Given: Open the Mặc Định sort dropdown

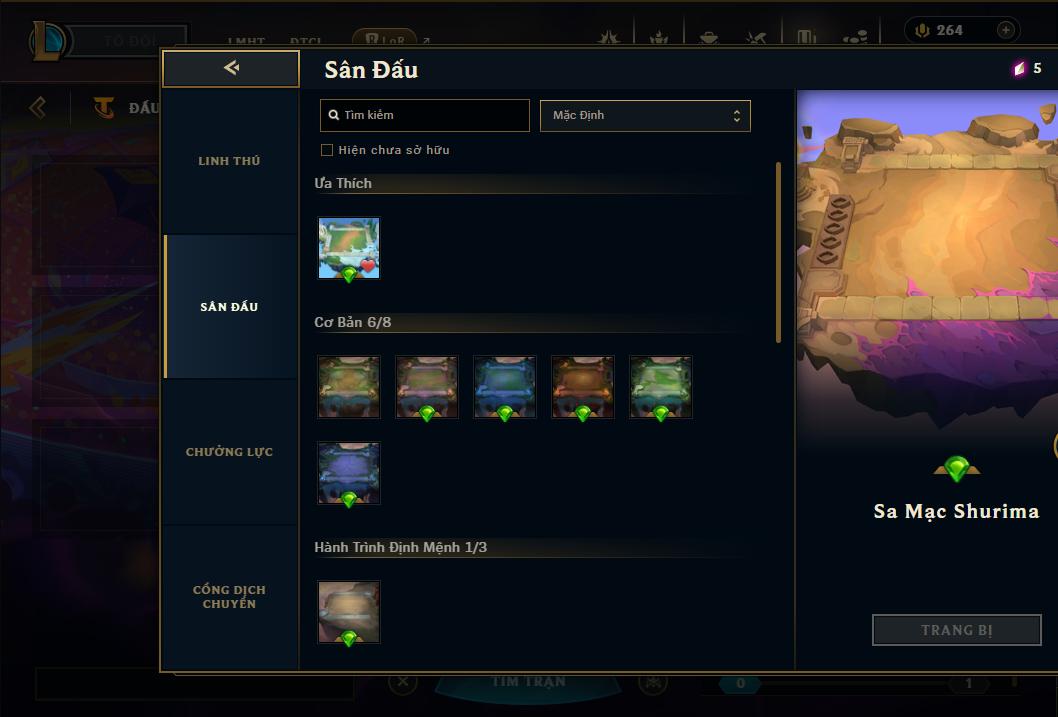Looking at the screenshot, I should tap(645, 115).
